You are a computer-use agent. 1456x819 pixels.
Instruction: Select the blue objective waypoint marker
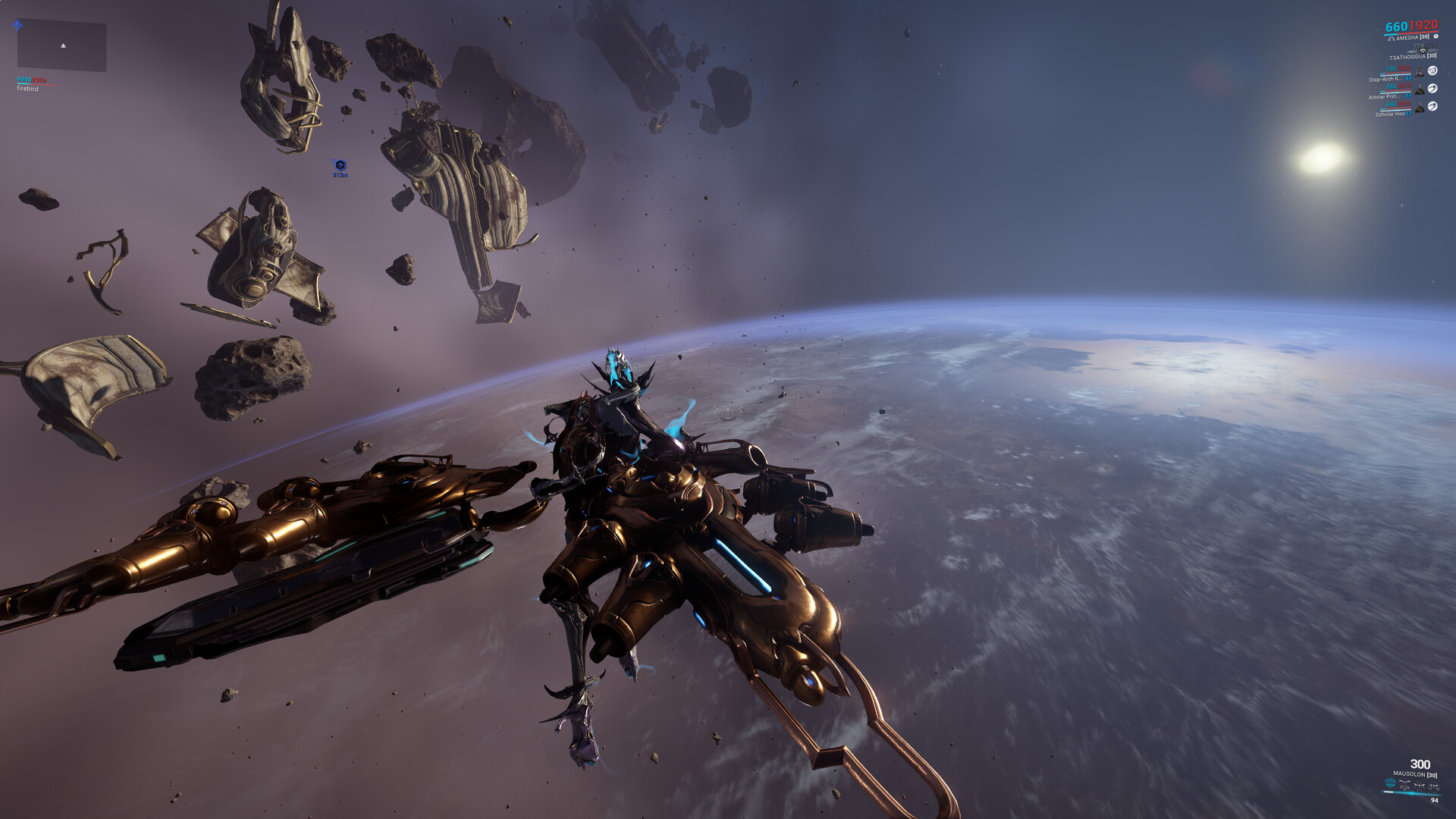(340, 165)
